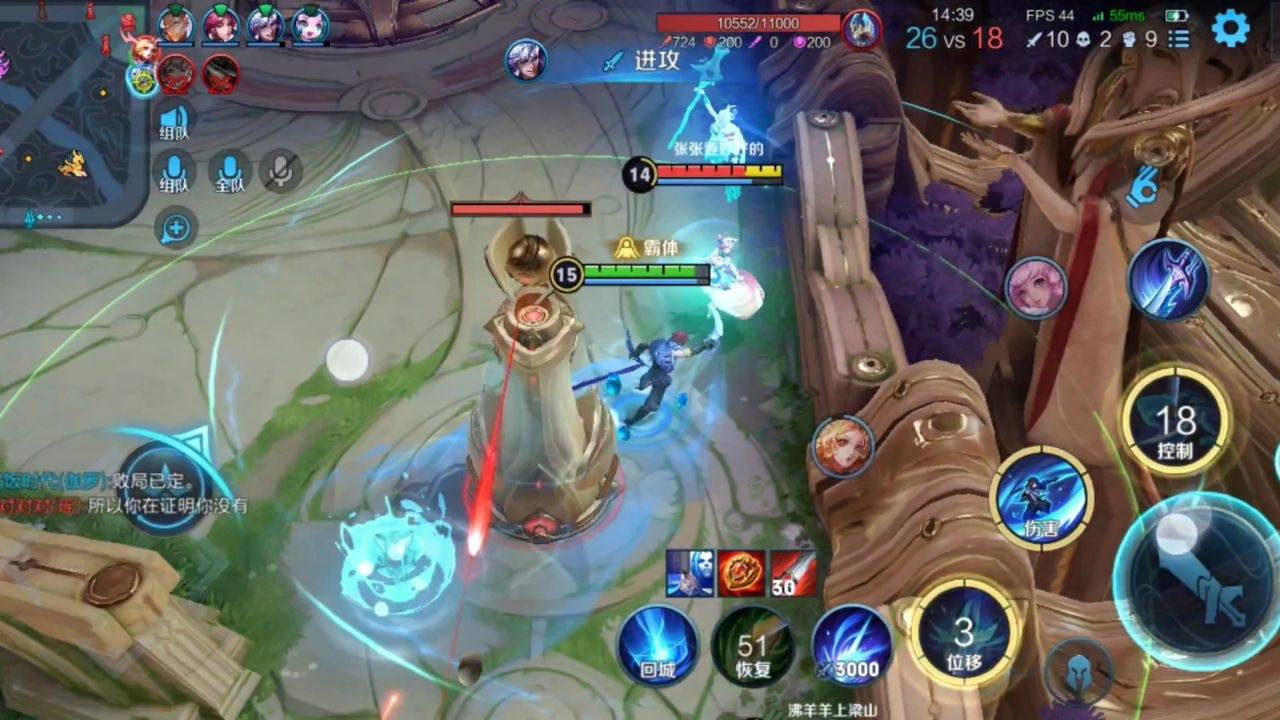Screen dimensions: 1280x720
Task: Send the 进攻 attack signal
Action: [644, 60]
